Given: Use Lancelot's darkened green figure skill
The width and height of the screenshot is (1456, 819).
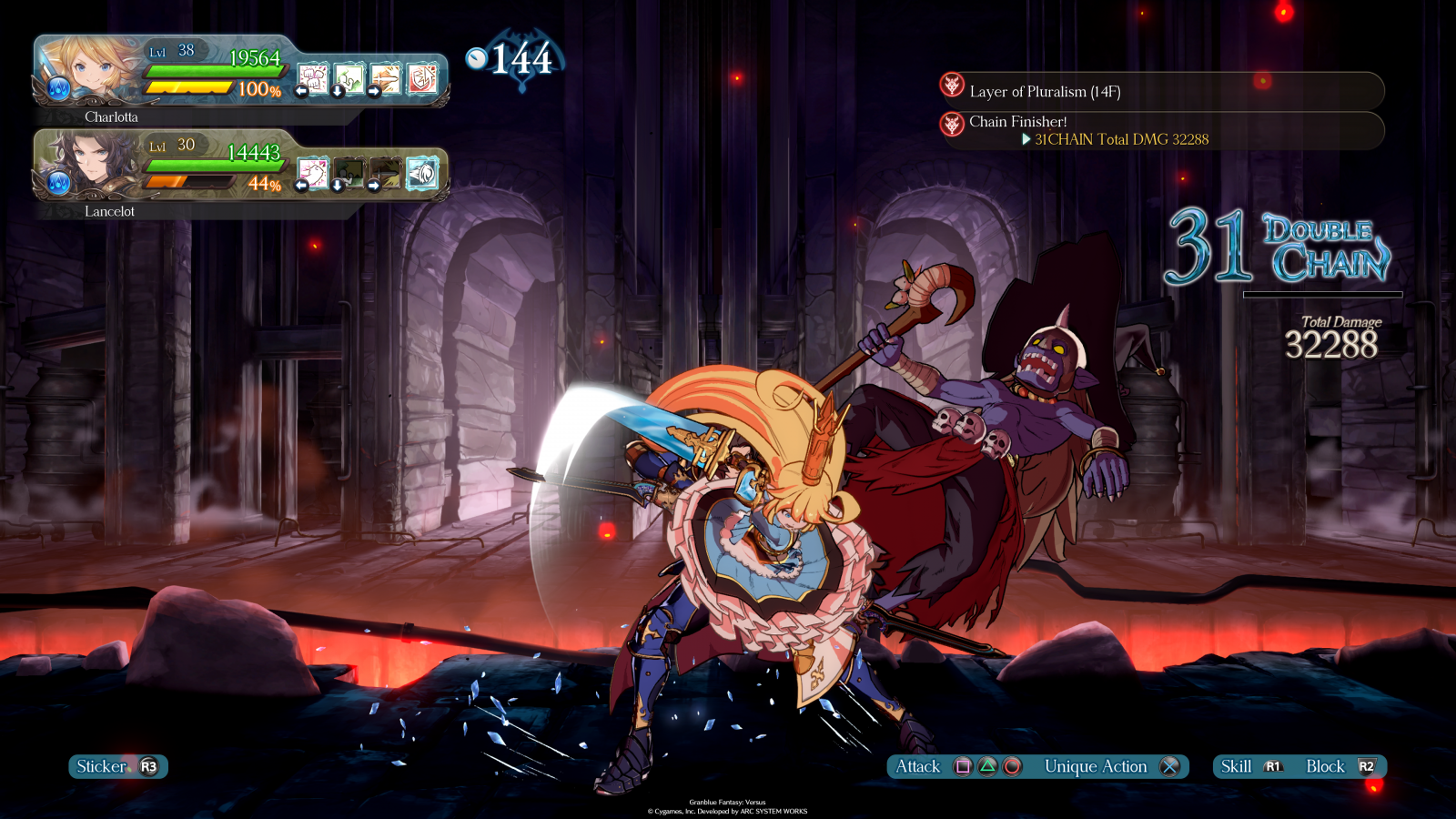Looking at the screenshot, I should point(349,173).
